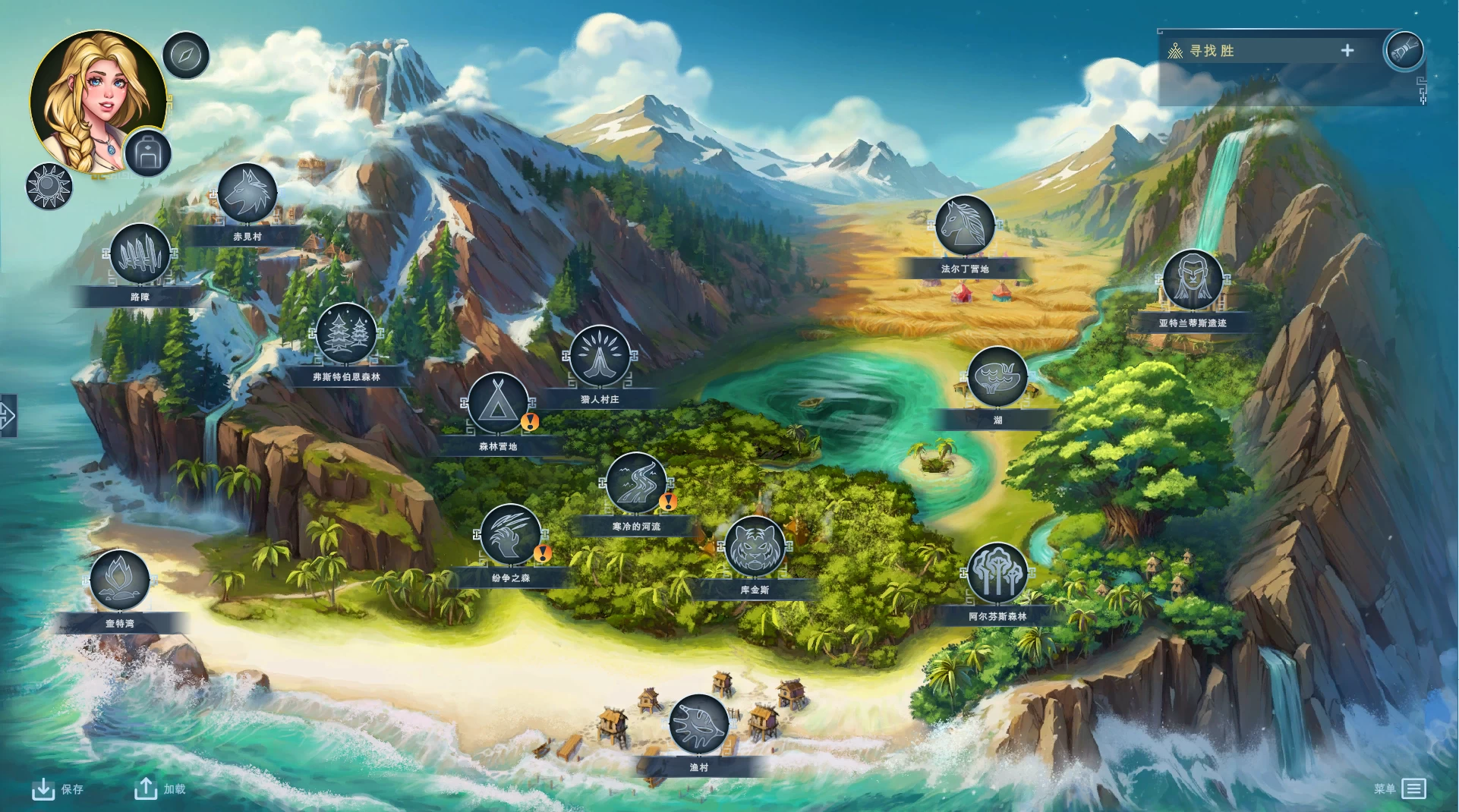
Task: Enter the 纷争之森 location
Action: click(510, 535)
